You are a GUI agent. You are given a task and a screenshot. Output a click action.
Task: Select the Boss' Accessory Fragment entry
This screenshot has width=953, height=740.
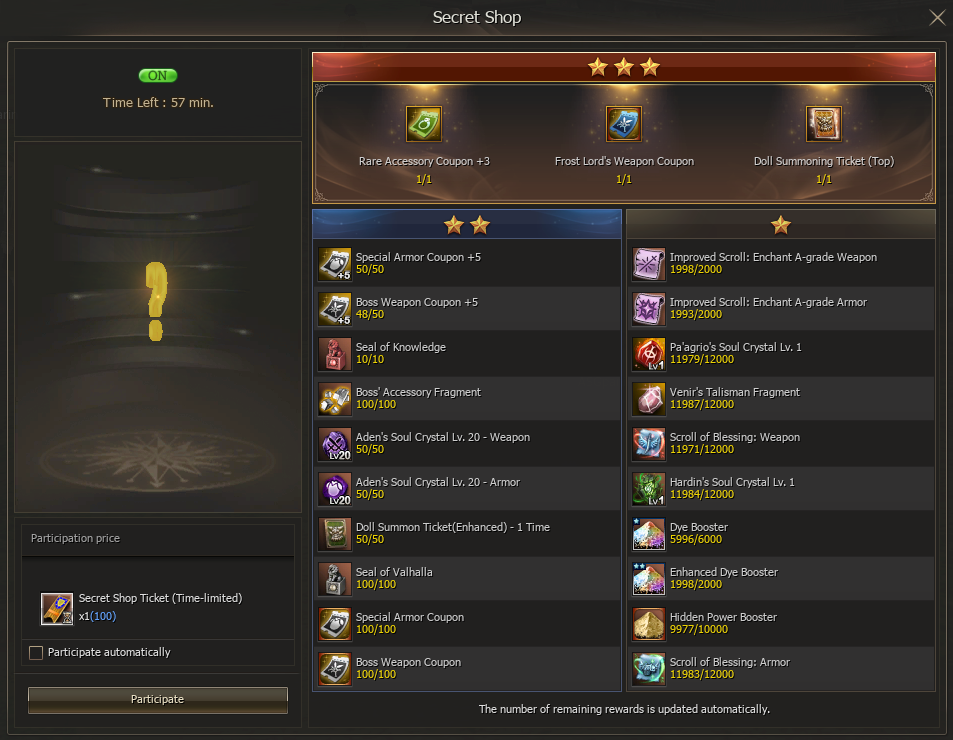tap(466, 400)
